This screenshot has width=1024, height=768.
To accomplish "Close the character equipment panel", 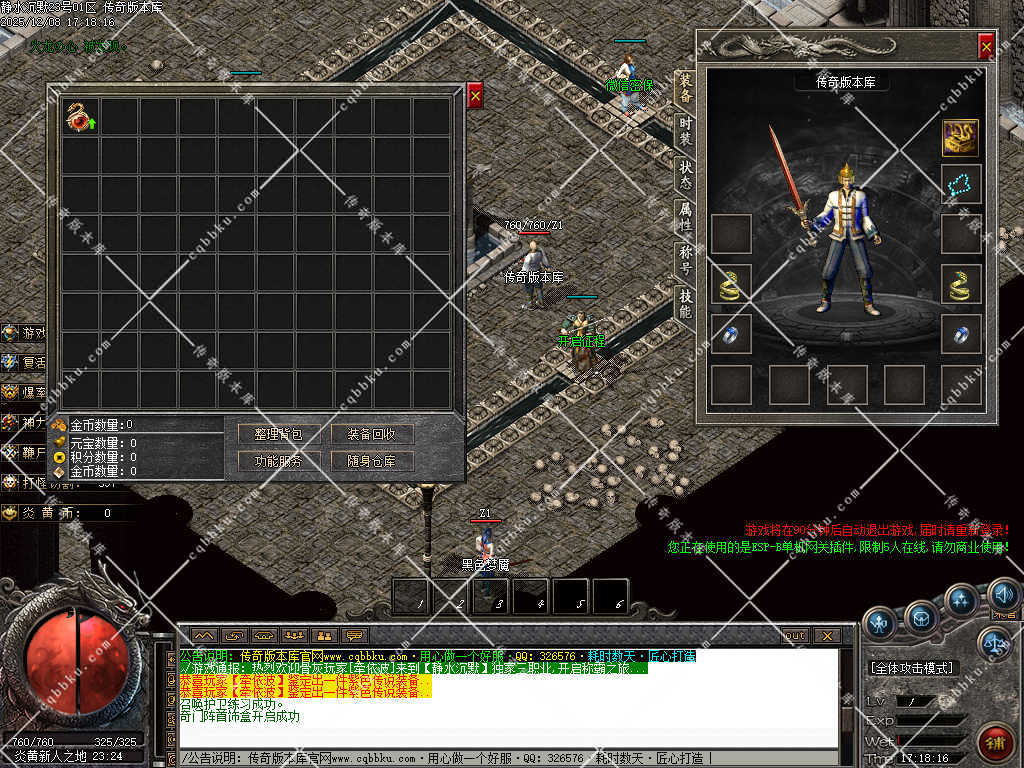I will [x=986, y=46].
